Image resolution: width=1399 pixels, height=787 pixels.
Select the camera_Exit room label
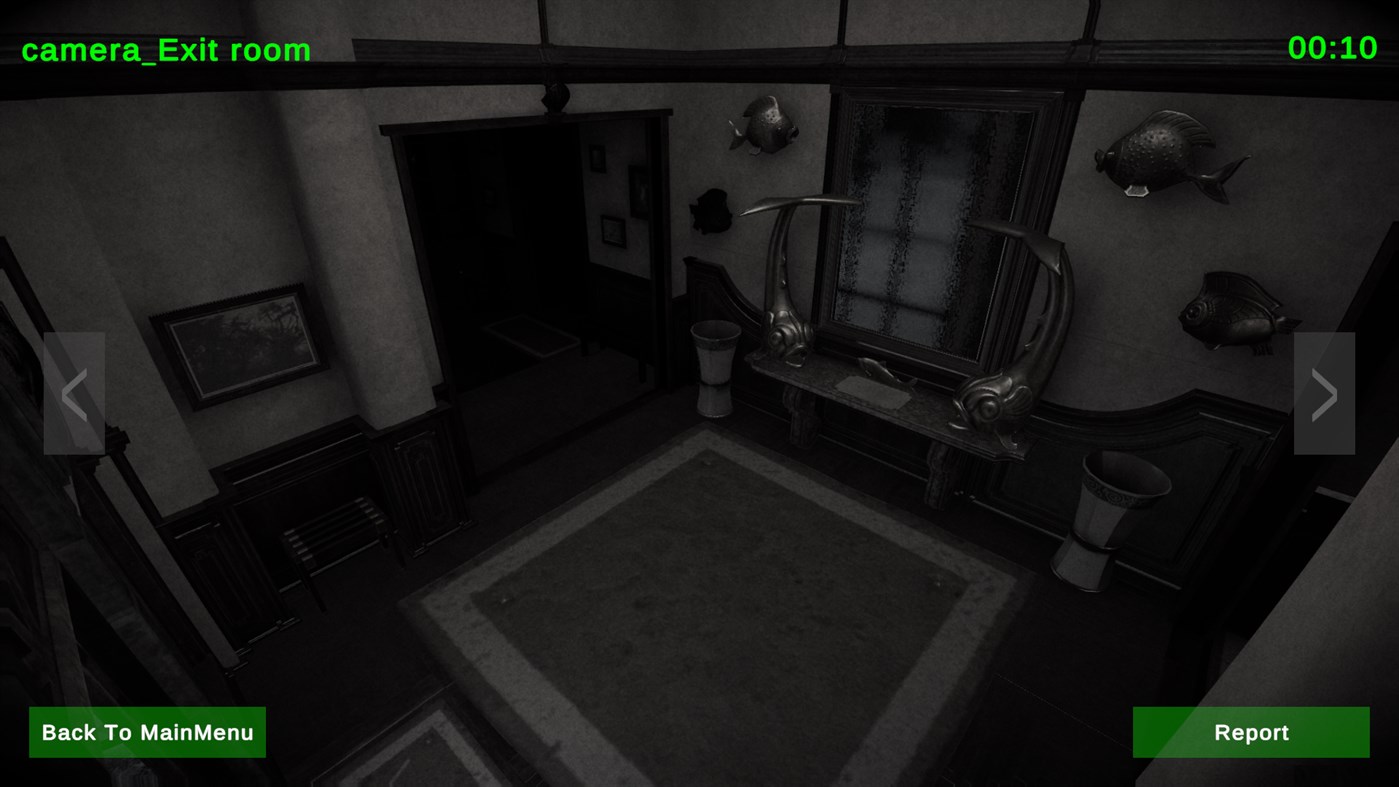coord(165,48)
